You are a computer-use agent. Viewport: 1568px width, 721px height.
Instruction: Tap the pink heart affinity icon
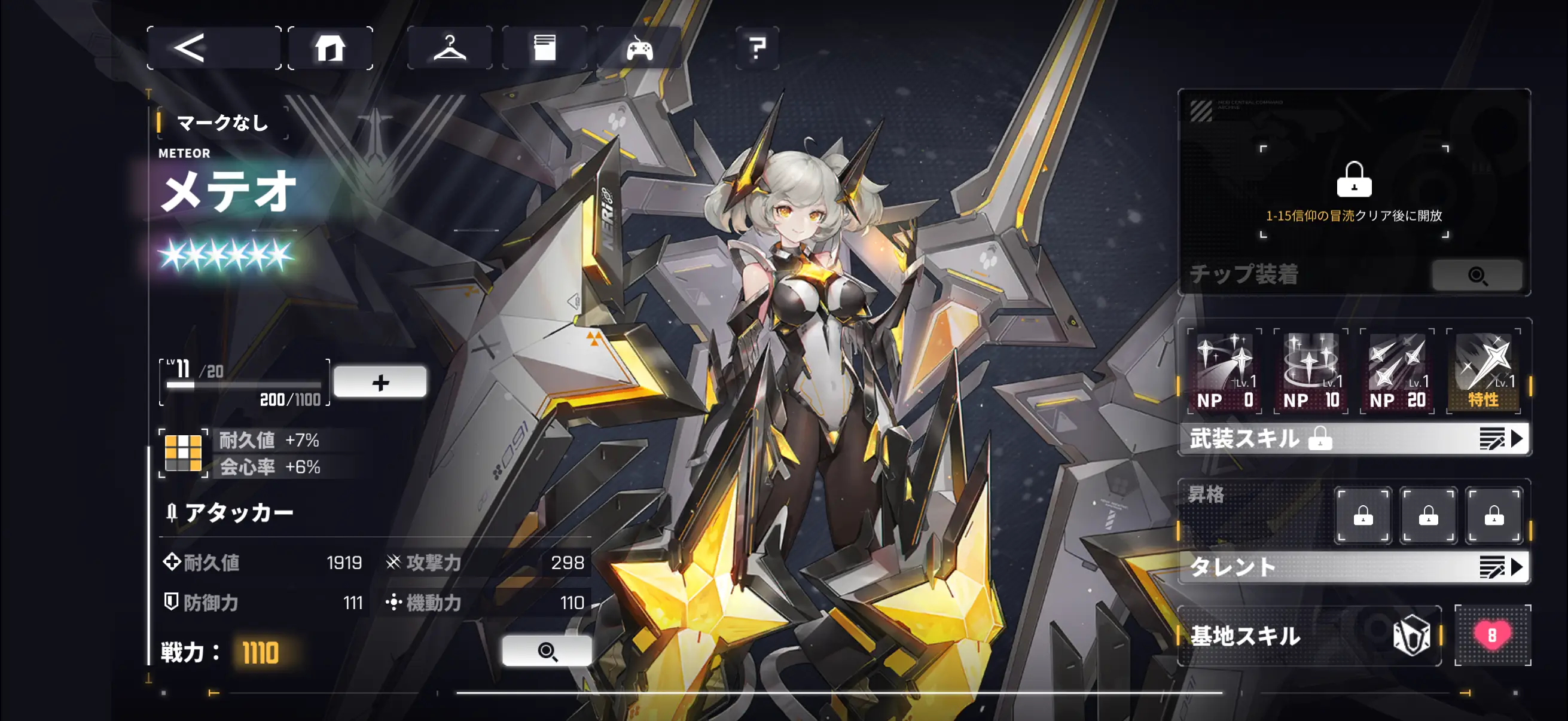(1491, 636)
